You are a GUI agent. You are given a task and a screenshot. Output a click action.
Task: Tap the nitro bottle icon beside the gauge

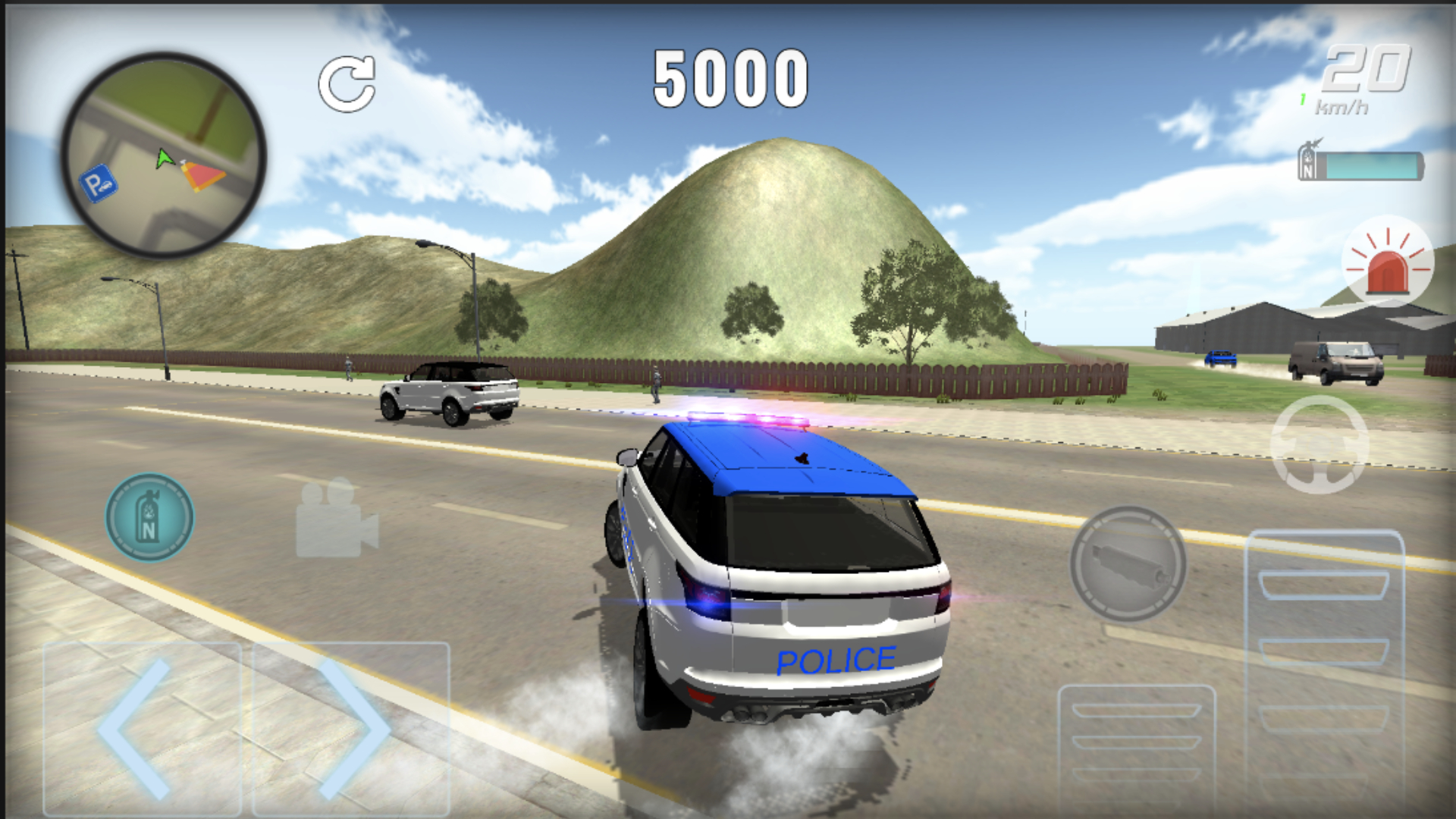(1307, 161)
